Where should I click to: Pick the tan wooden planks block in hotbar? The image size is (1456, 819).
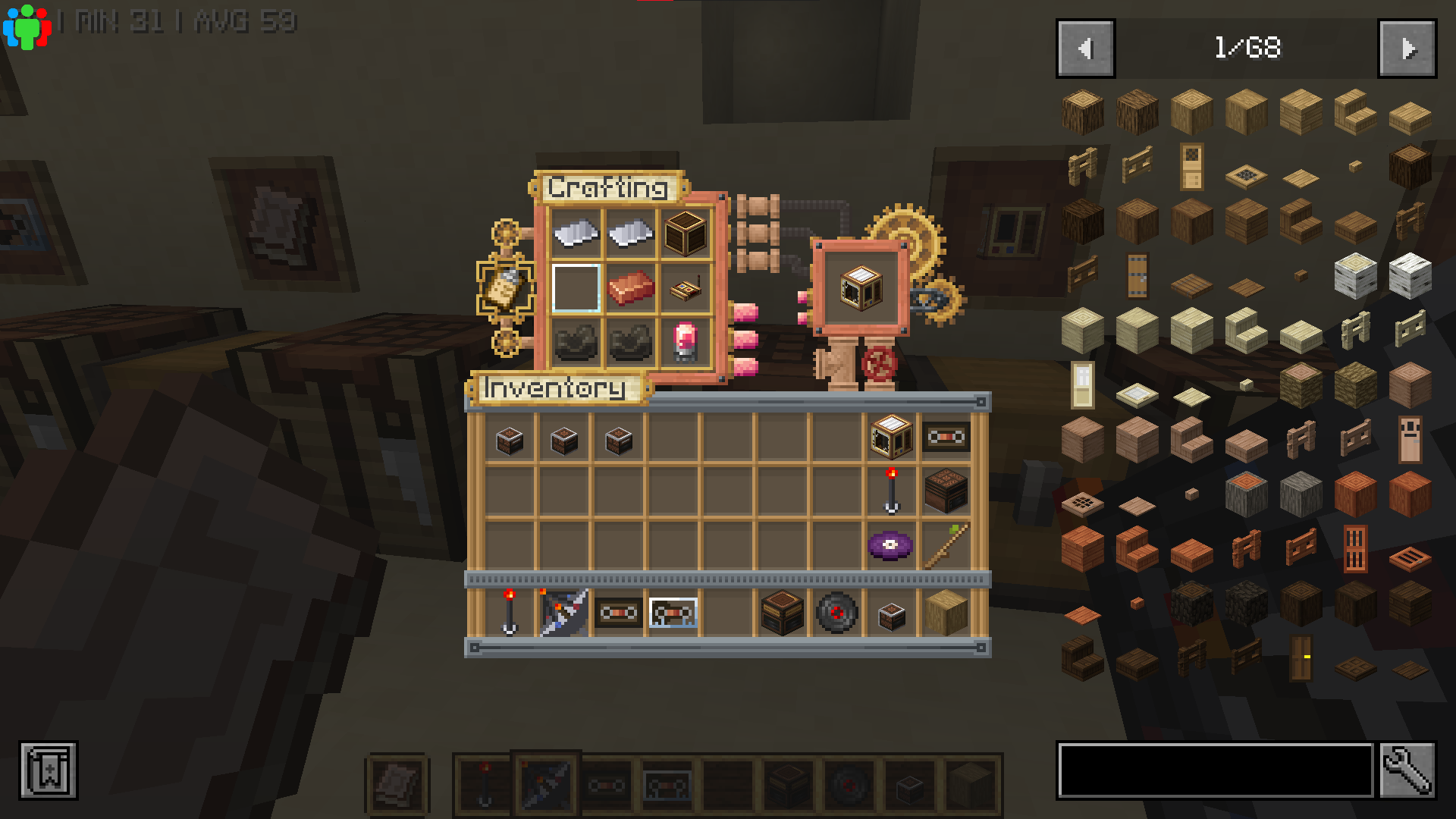point(946,613)
